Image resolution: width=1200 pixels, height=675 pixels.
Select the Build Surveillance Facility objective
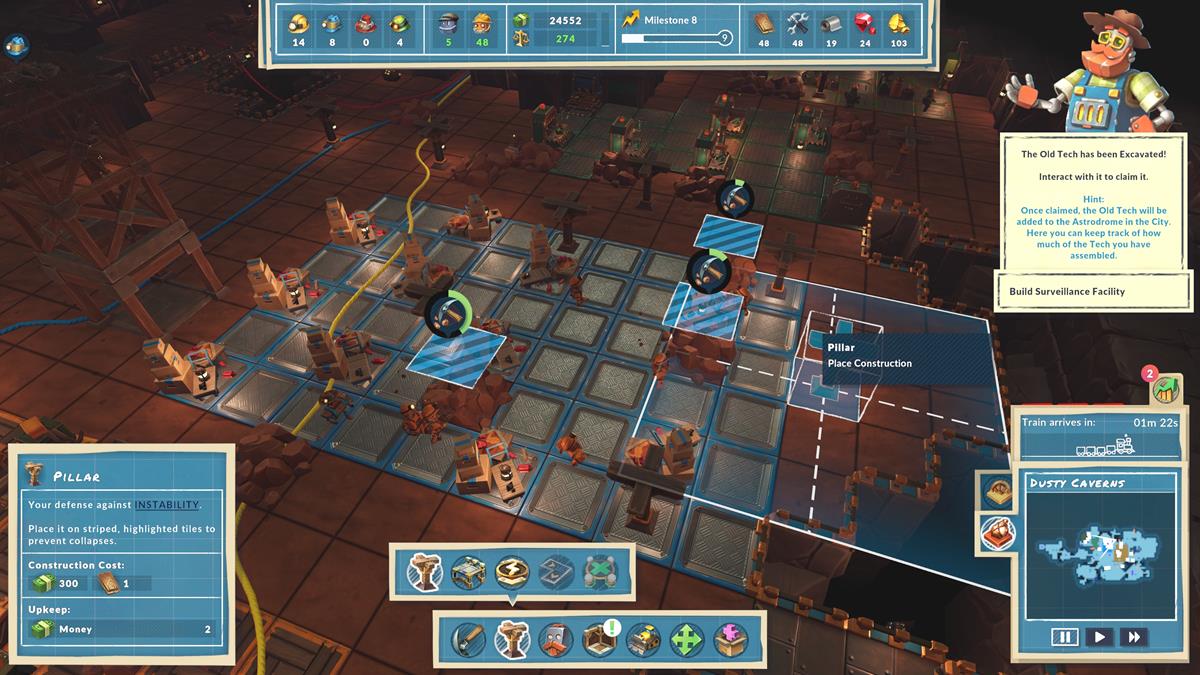click(x=1096, y=292)
